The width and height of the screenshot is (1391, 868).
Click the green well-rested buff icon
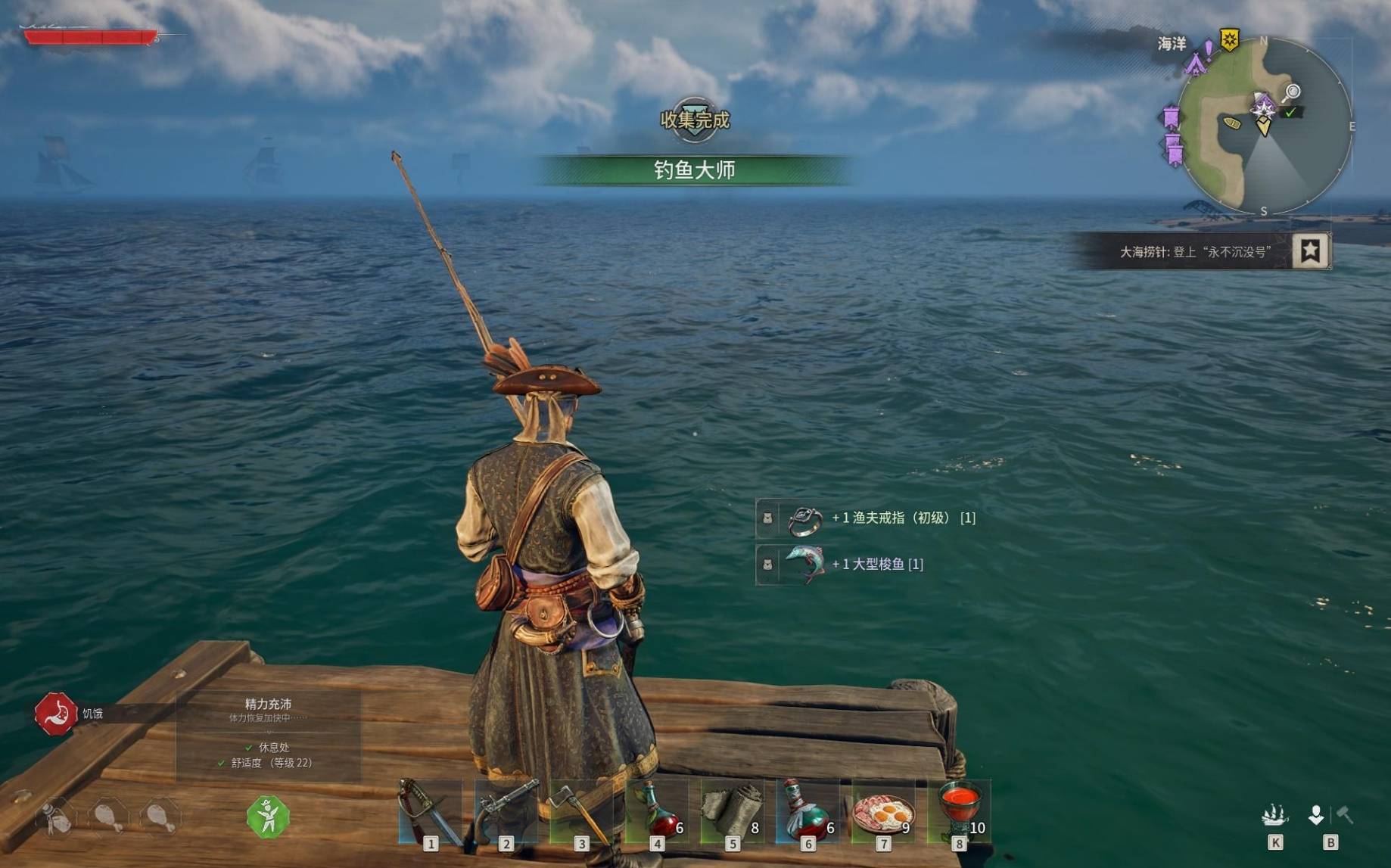point(268,817)
